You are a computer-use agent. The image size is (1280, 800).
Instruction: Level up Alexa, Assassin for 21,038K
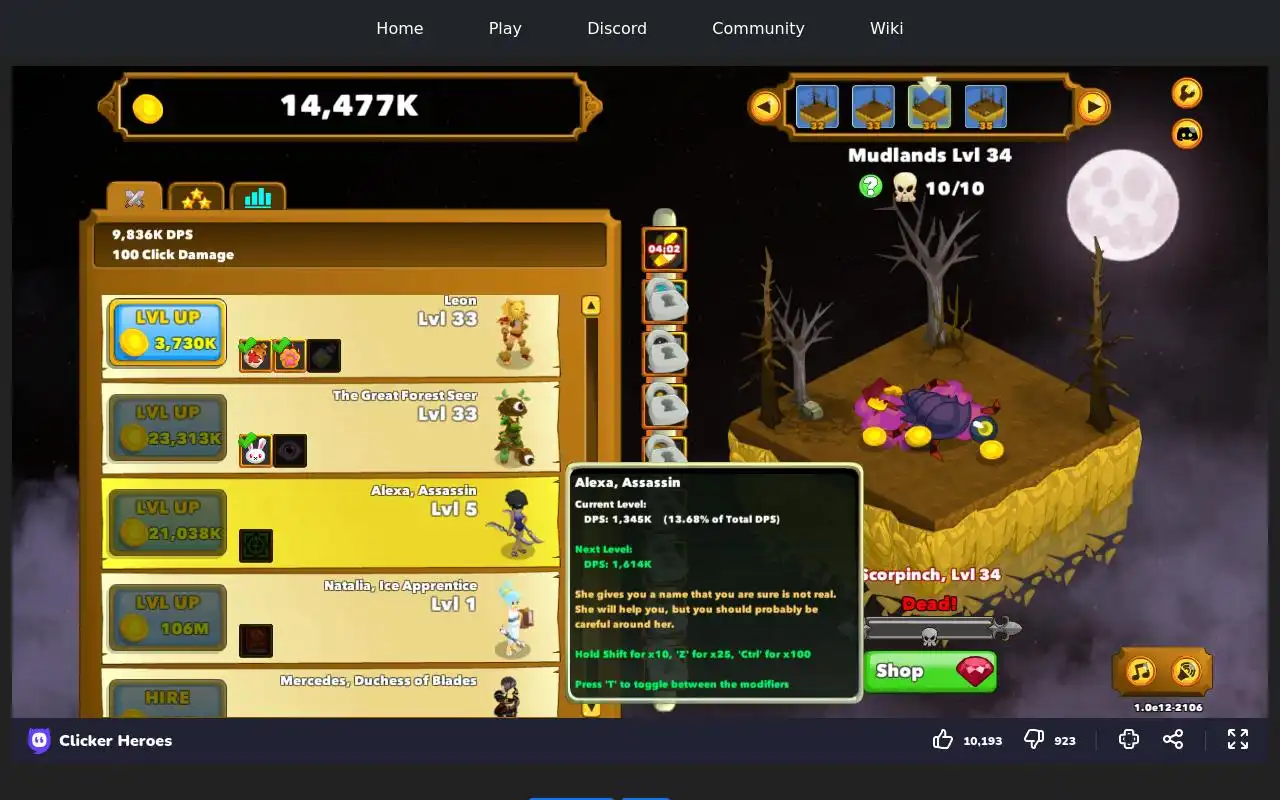pyautogui.click(x=167, y=523)
